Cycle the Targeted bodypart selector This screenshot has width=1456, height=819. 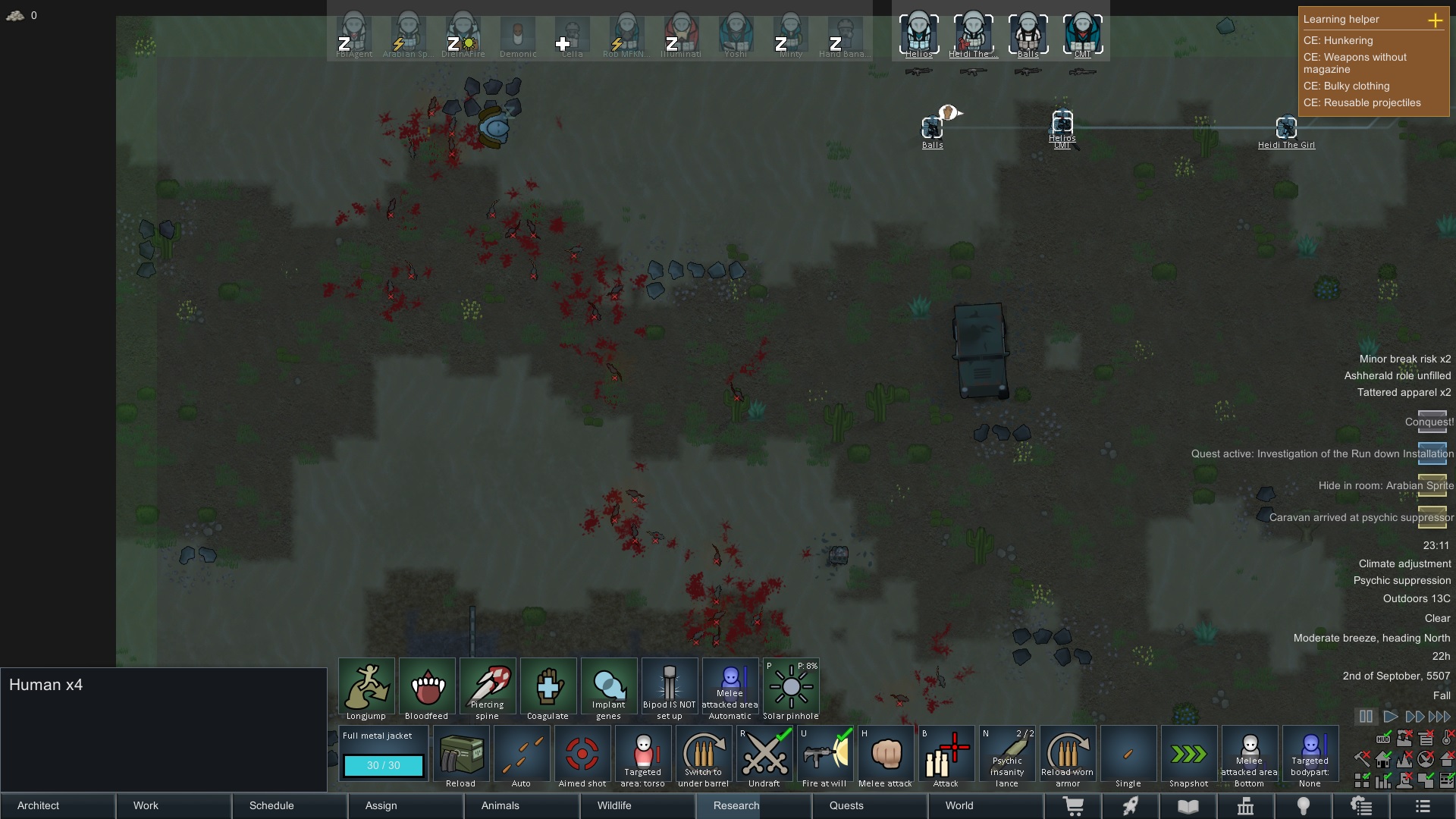coord(1311,755)
